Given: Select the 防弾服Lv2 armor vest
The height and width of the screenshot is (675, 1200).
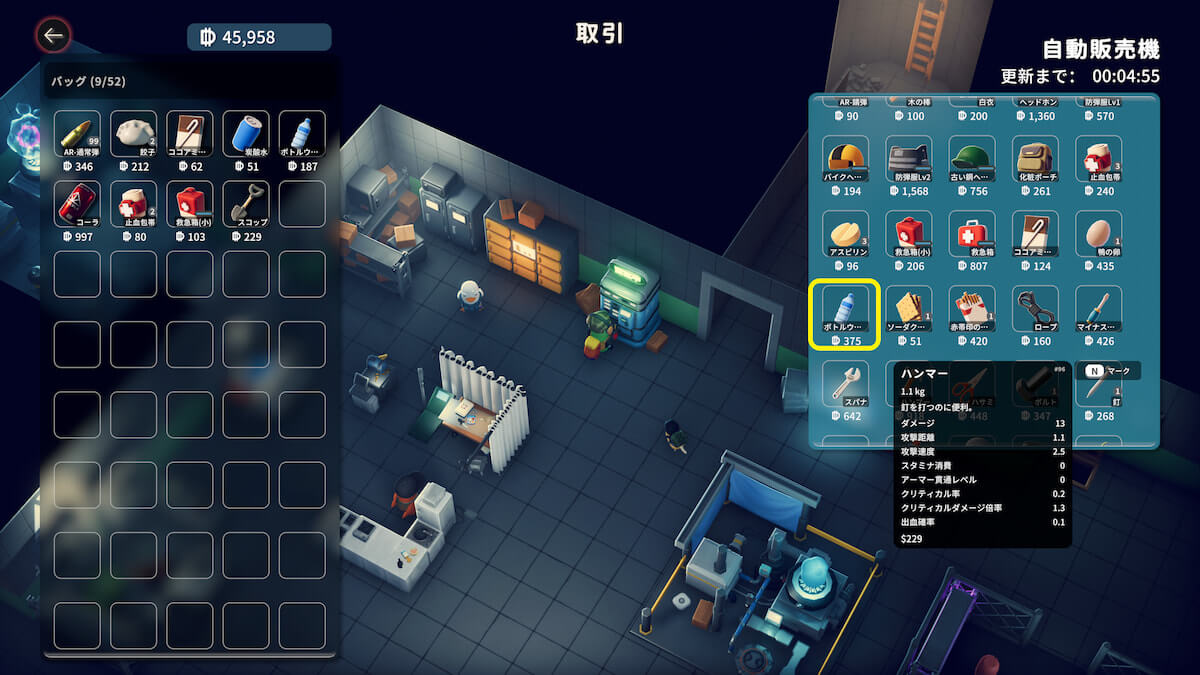Looking at the screenshot, I should pos(908,159).
